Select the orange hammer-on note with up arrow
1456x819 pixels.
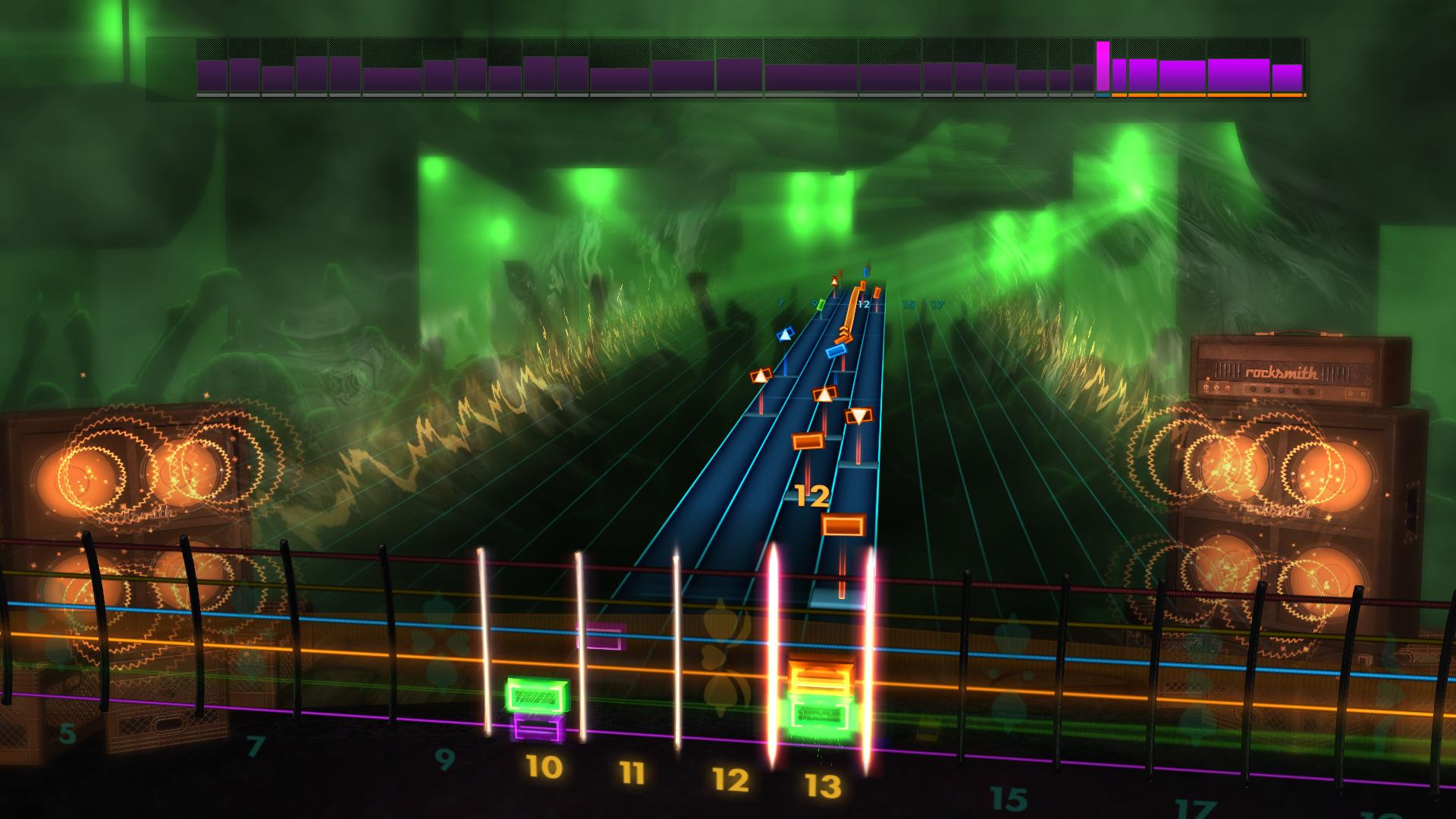pyautogui.click(x=761, y=375)
